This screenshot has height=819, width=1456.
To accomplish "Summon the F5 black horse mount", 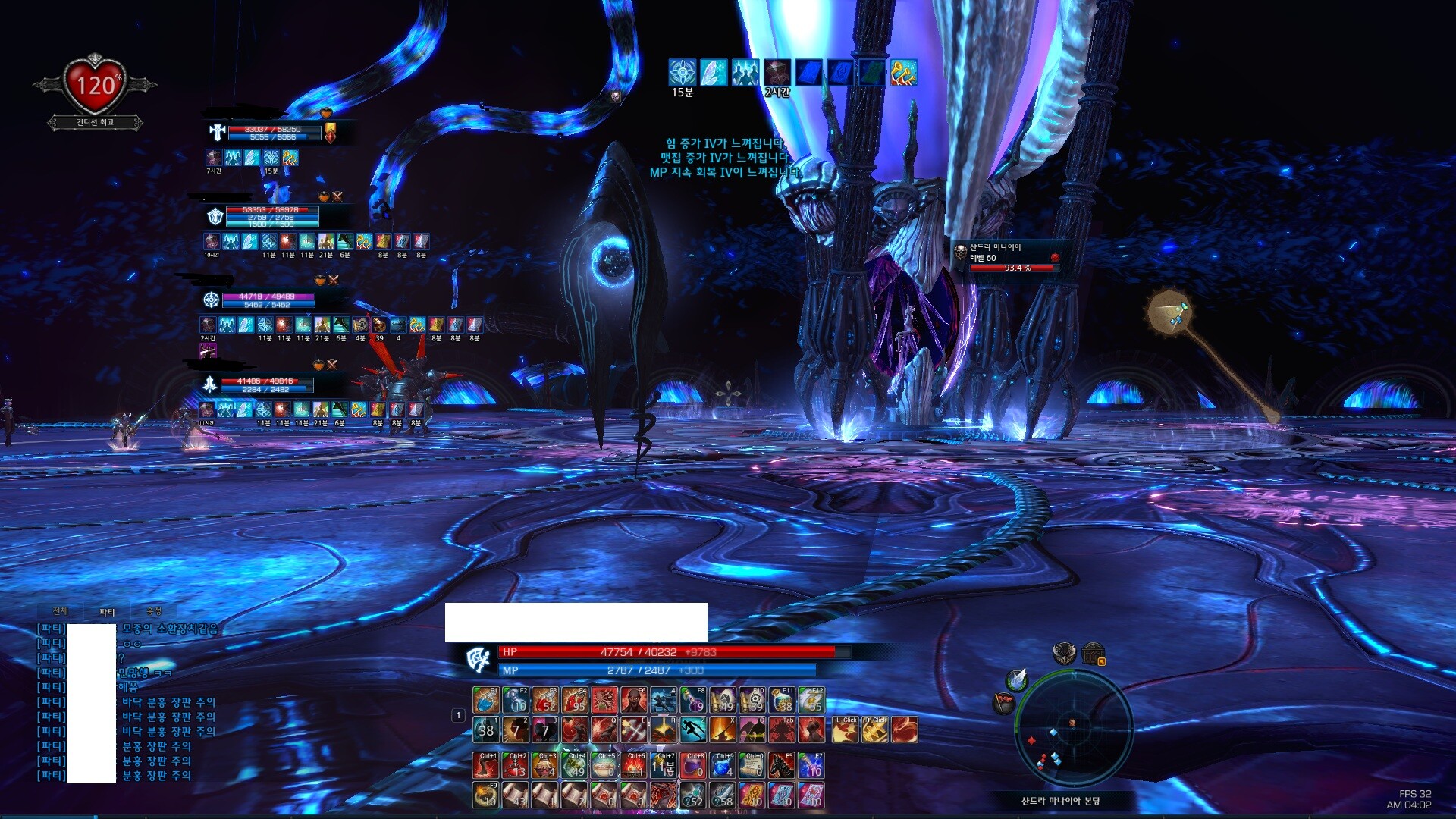I will click(x=781, y=766).
